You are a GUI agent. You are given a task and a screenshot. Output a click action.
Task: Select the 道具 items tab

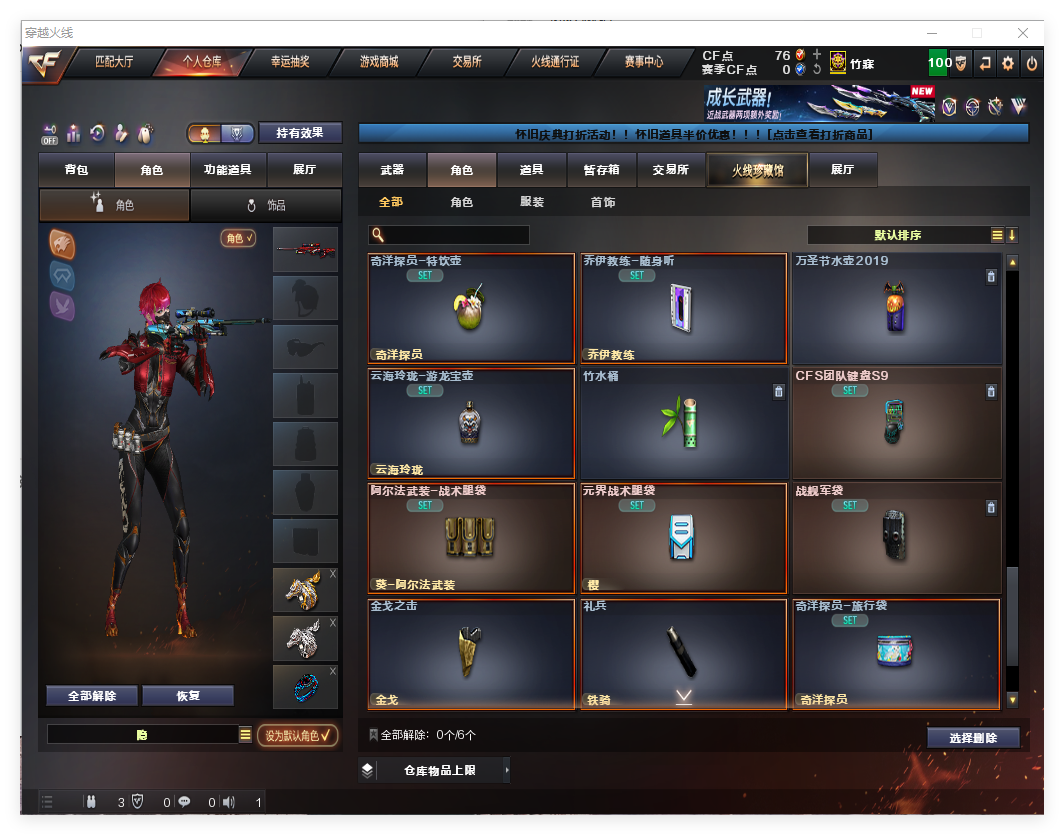(x=531, y=170)
